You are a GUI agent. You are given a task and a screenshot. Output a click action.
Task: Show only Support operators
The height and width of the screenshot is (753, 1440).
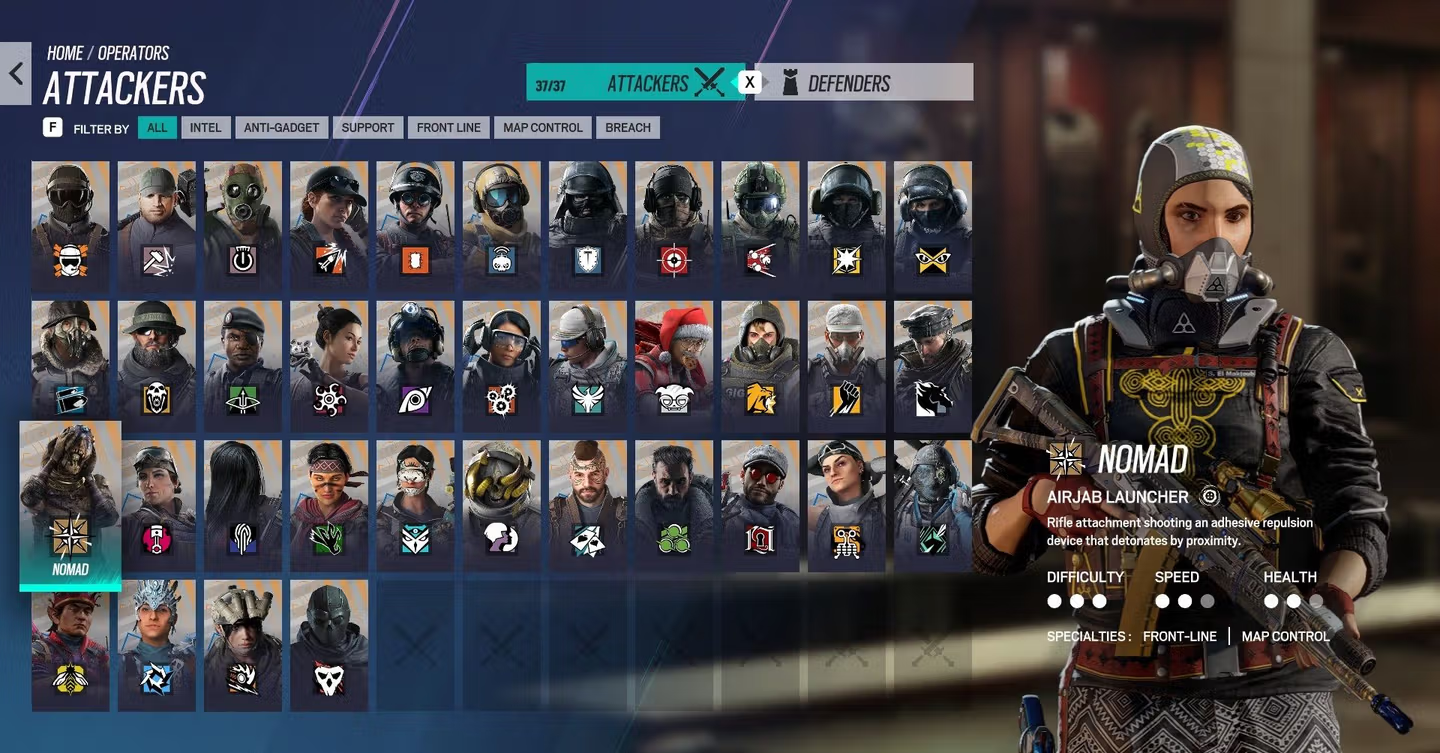[x=367, y=128]
